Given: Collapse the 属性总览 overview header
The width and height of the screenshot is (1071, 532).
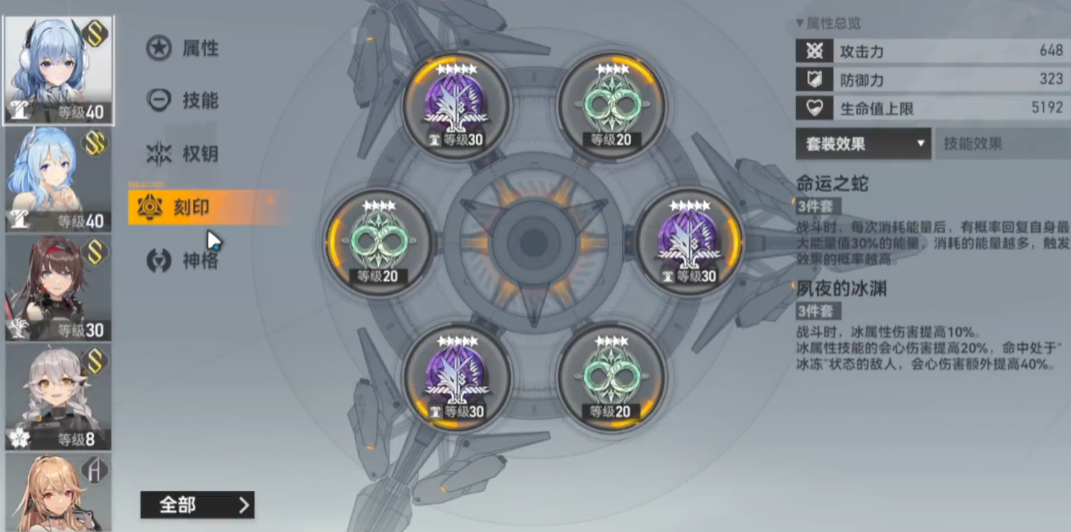Looking at the screenshot, I should (x=828, y=22).
